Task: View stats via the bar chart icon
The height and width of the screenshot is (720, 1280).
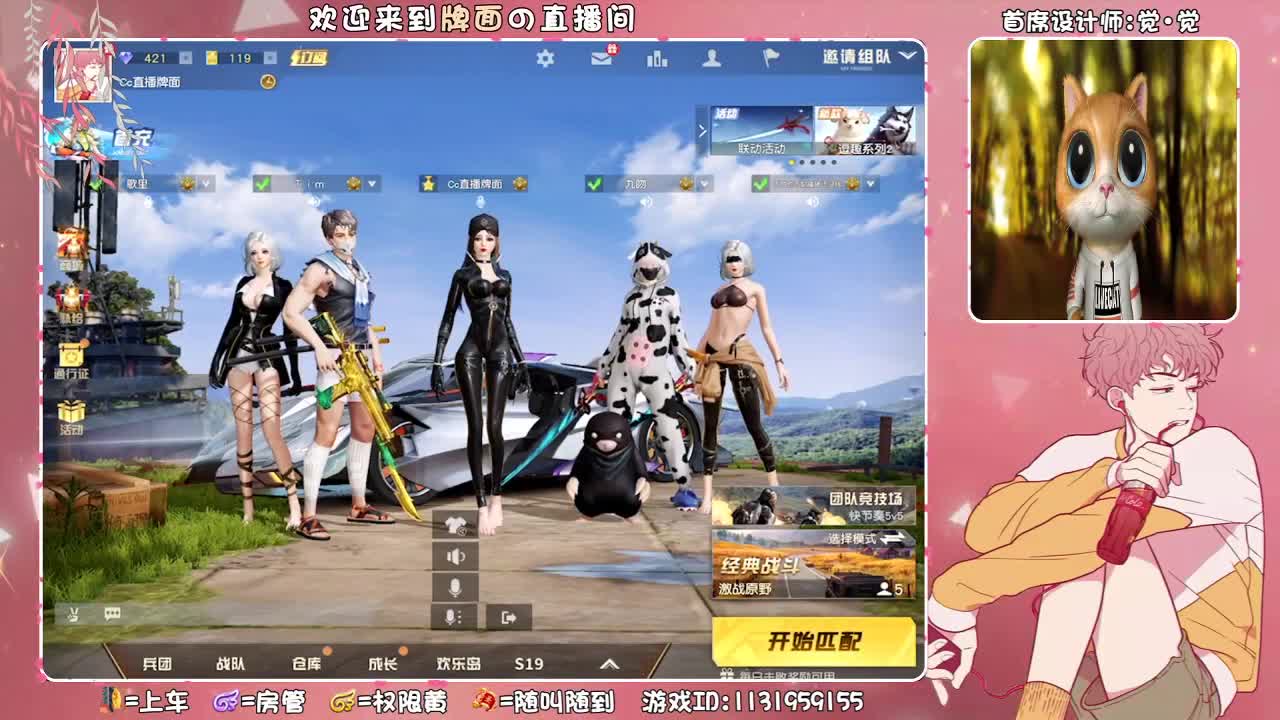Action: pos(656,60)
